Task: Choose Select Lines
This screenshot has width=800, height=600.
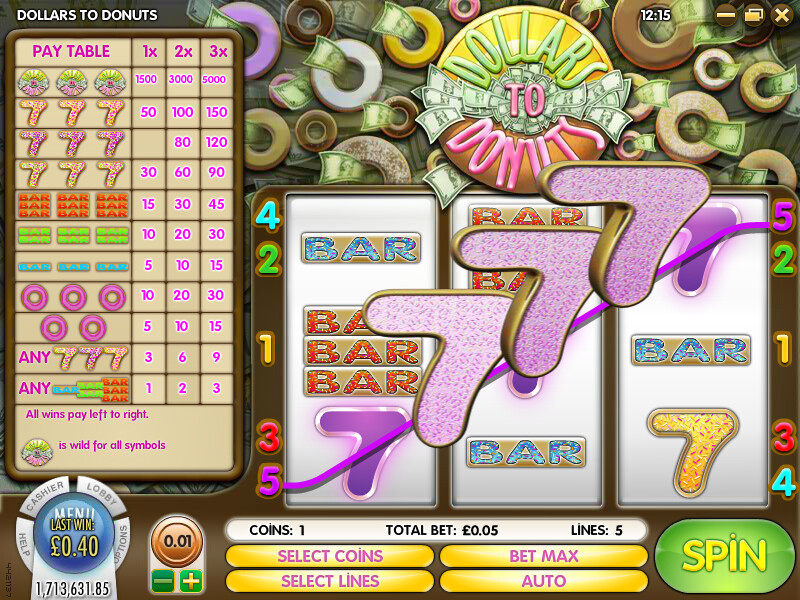Action: (x=329, y=580)
